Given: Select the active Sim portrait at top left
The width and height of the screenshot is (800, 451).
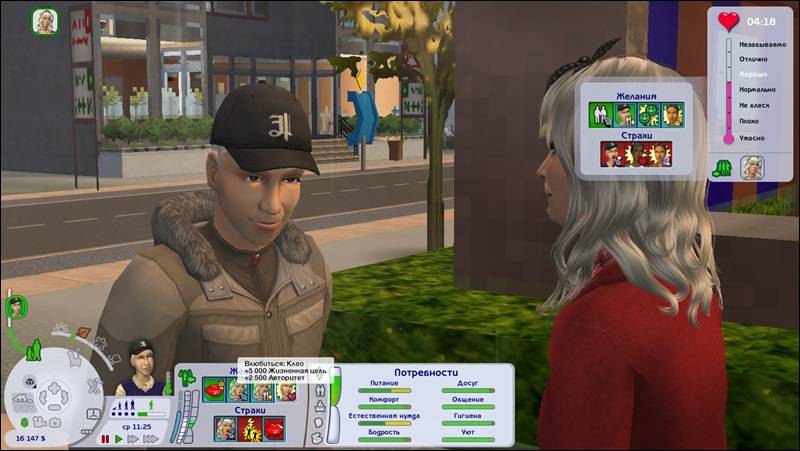Looking at the screenshot, I should click(44, 21).
